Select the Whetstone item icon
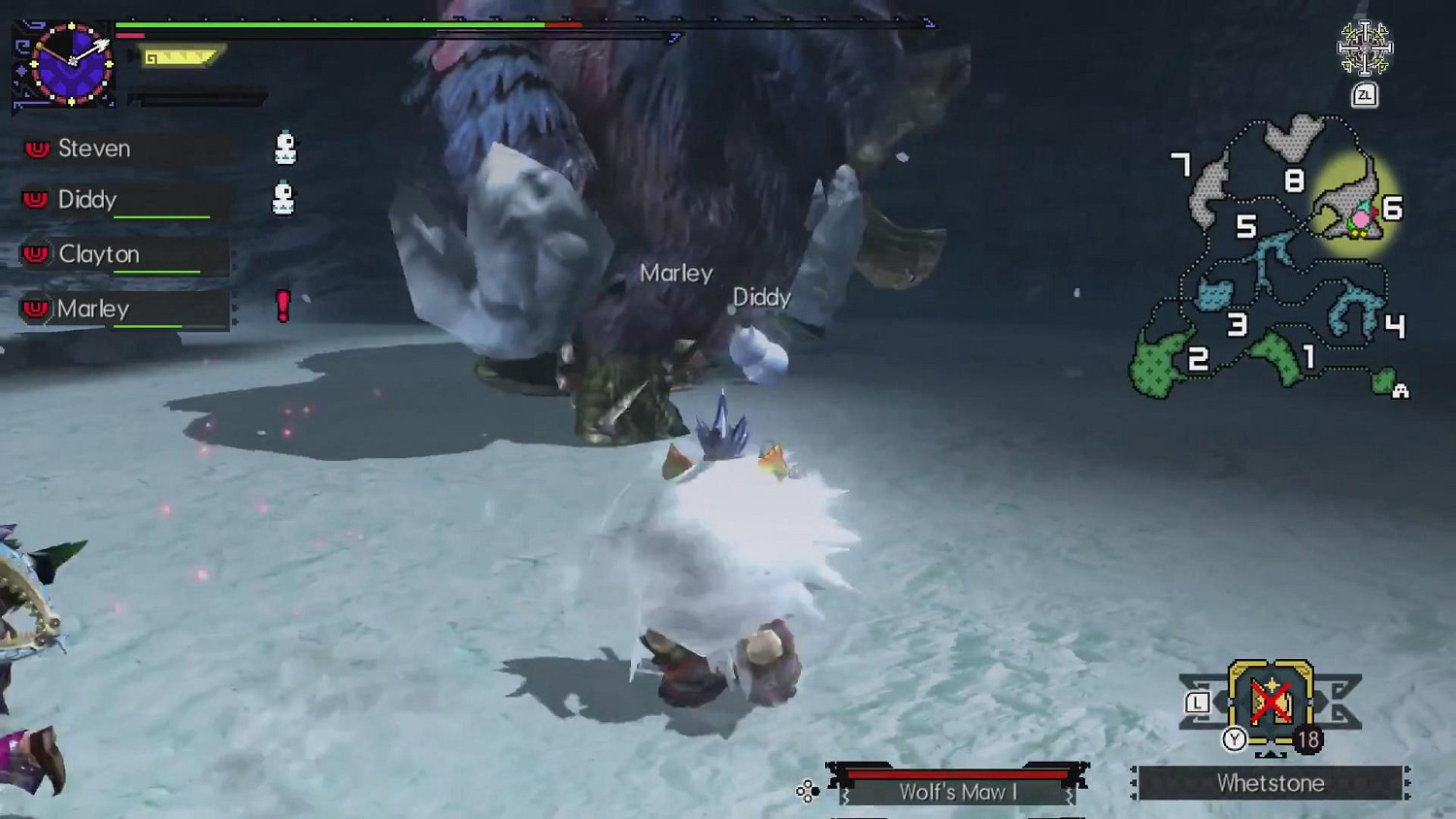1456x819 pixels. click(x=1272, y=702)
